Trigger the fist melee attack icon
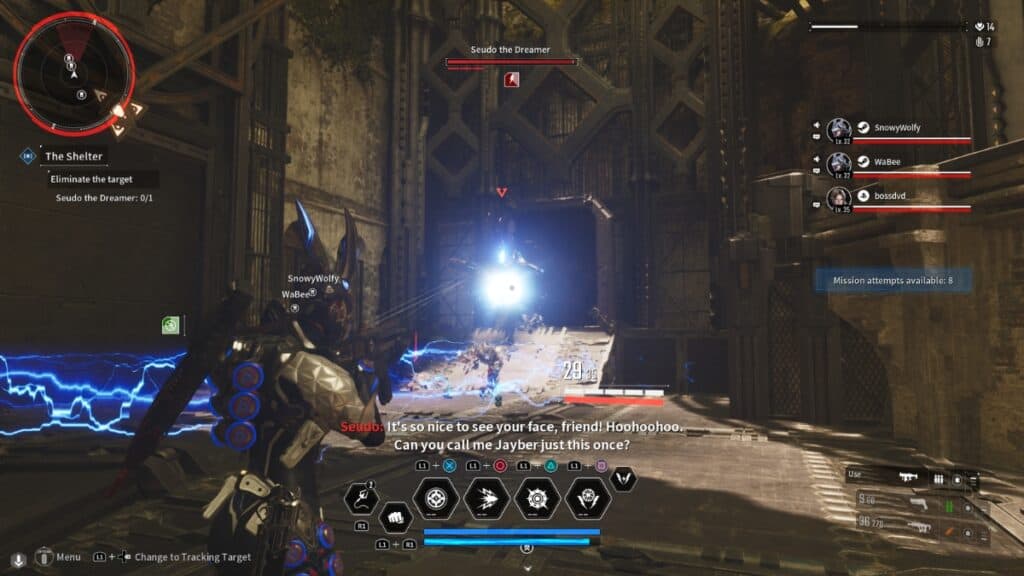The height and width of the screenshot is (576, 1024). pyautogui.click(x=394, y=517)
